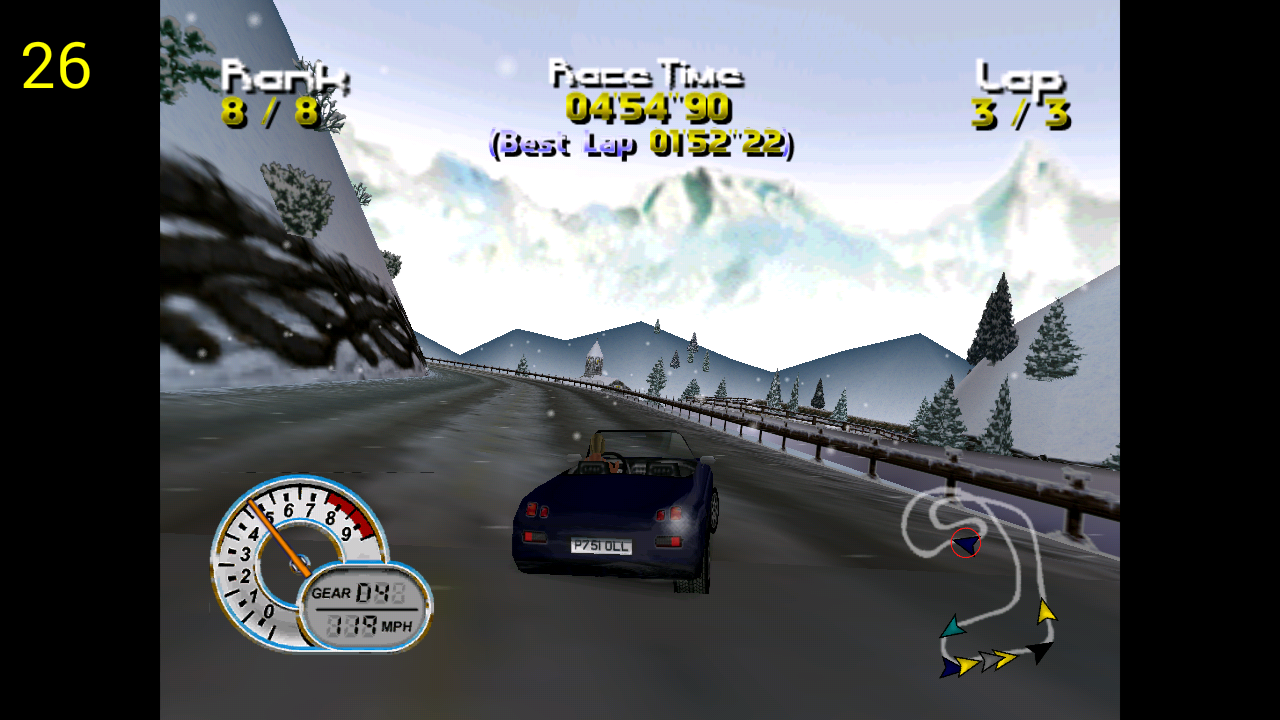Click the teal opponent arrow on minimap
The width and height of the screenshot is (1280, 720).
(952, 627)
